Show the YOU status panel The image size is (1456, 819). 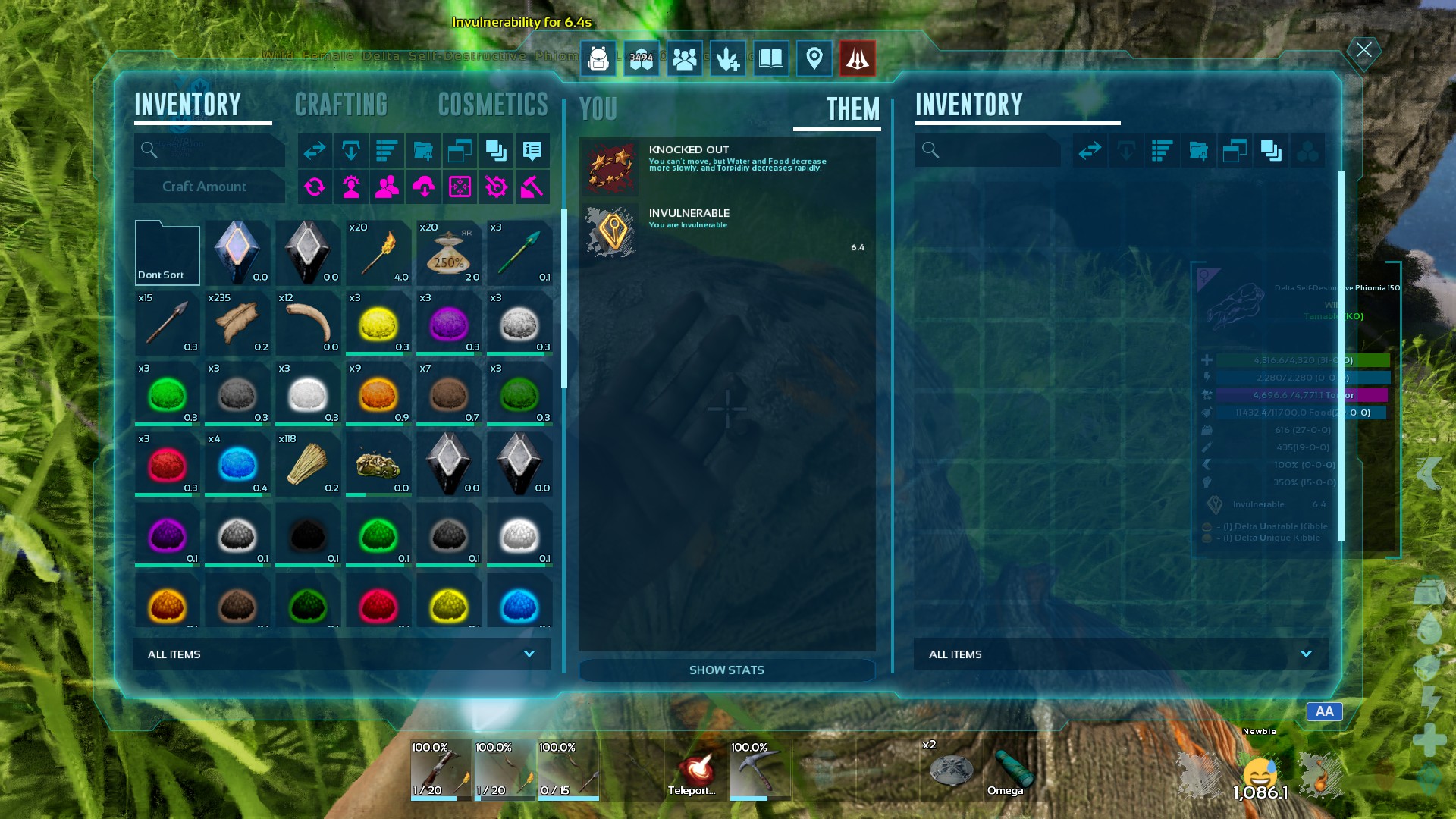[x=598, y=109]
